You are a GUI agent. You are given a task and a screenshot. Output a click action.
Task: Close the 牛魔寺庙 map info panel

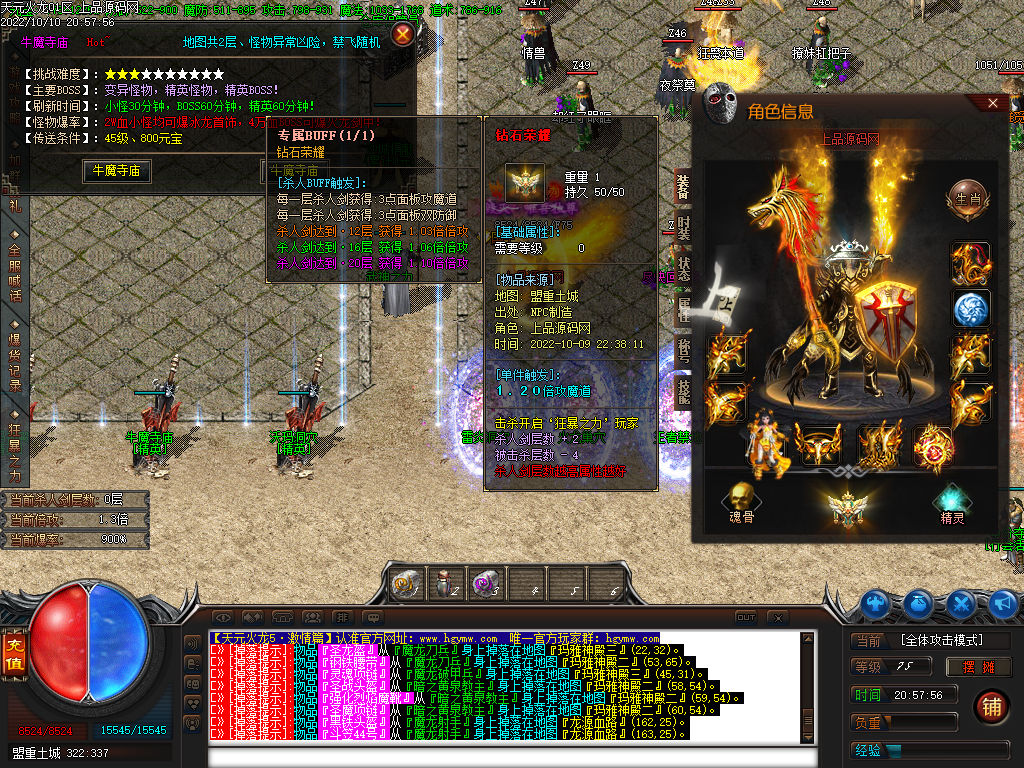[x=403, y=35]
